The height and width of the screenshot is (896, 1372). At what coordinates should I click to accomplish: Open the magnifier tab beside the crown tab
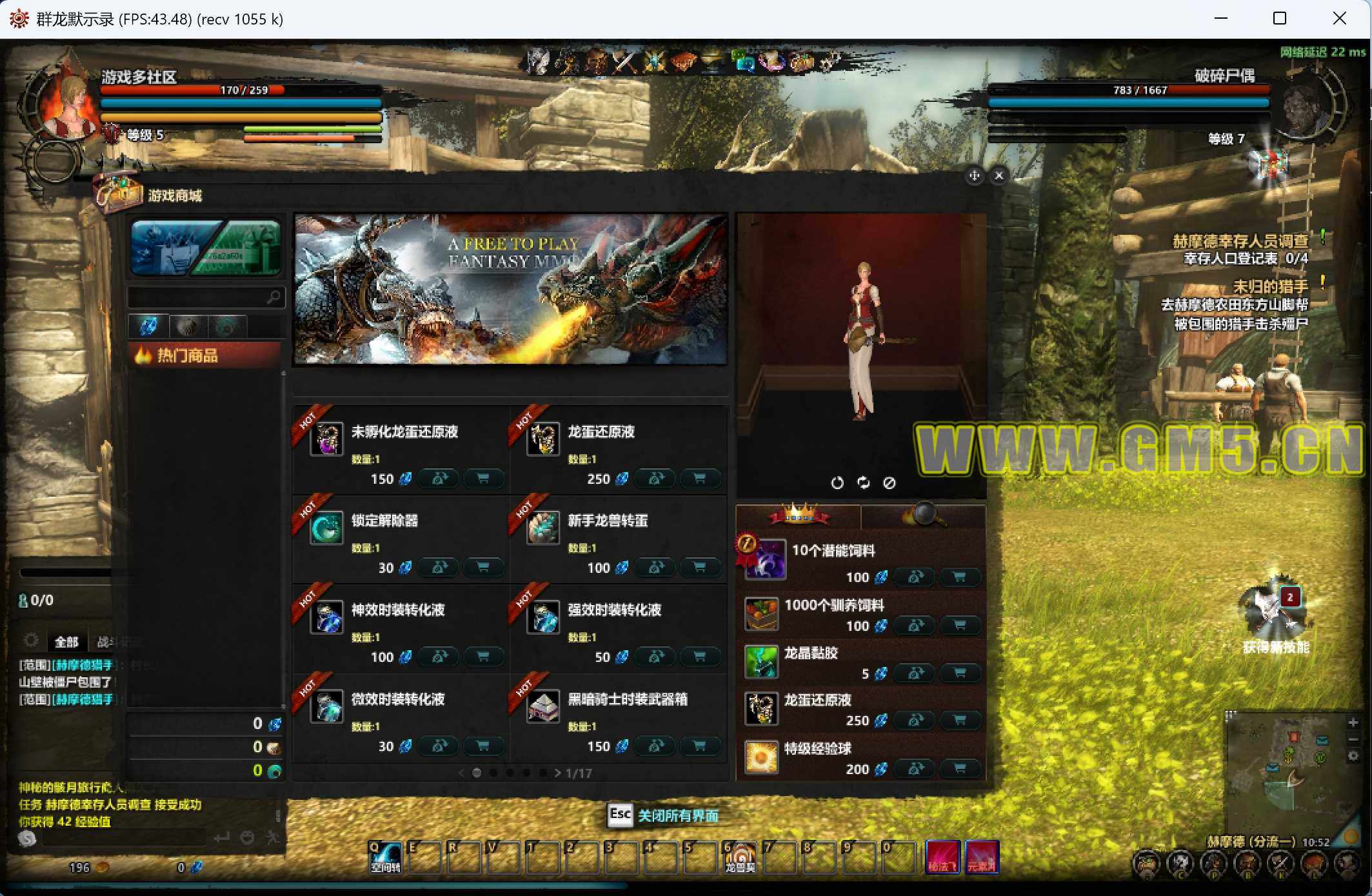[x=923, y=516]
